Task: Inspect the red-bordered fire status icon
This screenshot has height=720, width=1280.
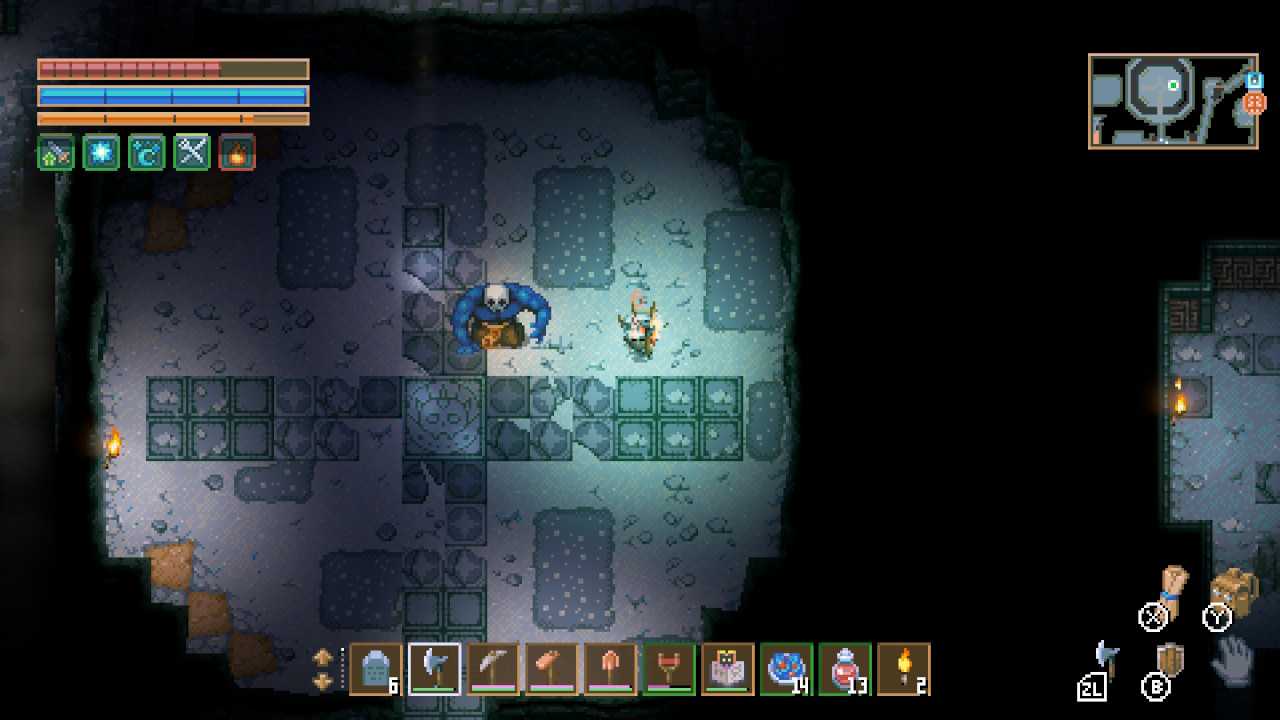Action: point(237,152)
